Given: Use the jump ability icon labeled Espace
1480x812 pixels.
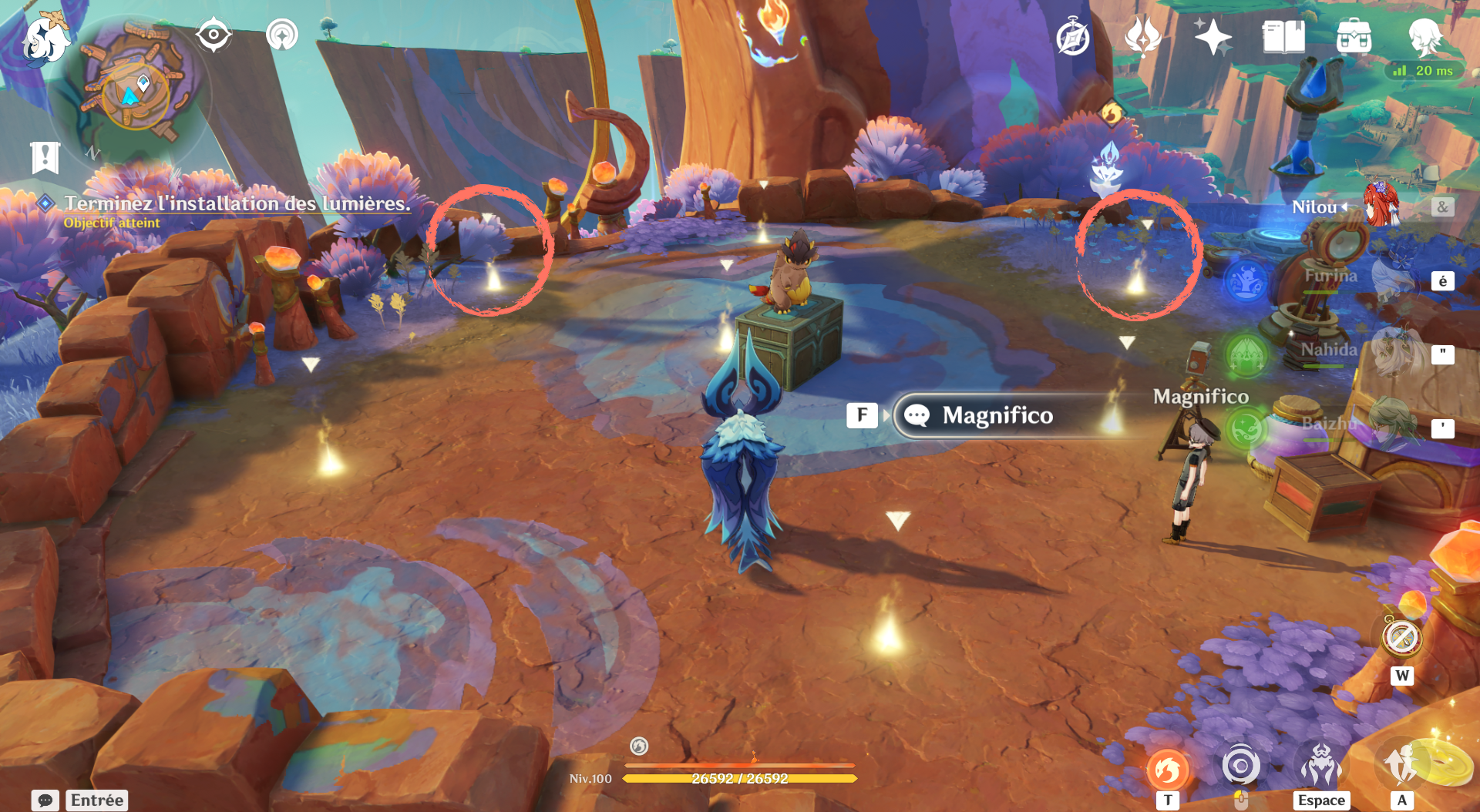Looking at the screenshot, I should [1321, 767].
